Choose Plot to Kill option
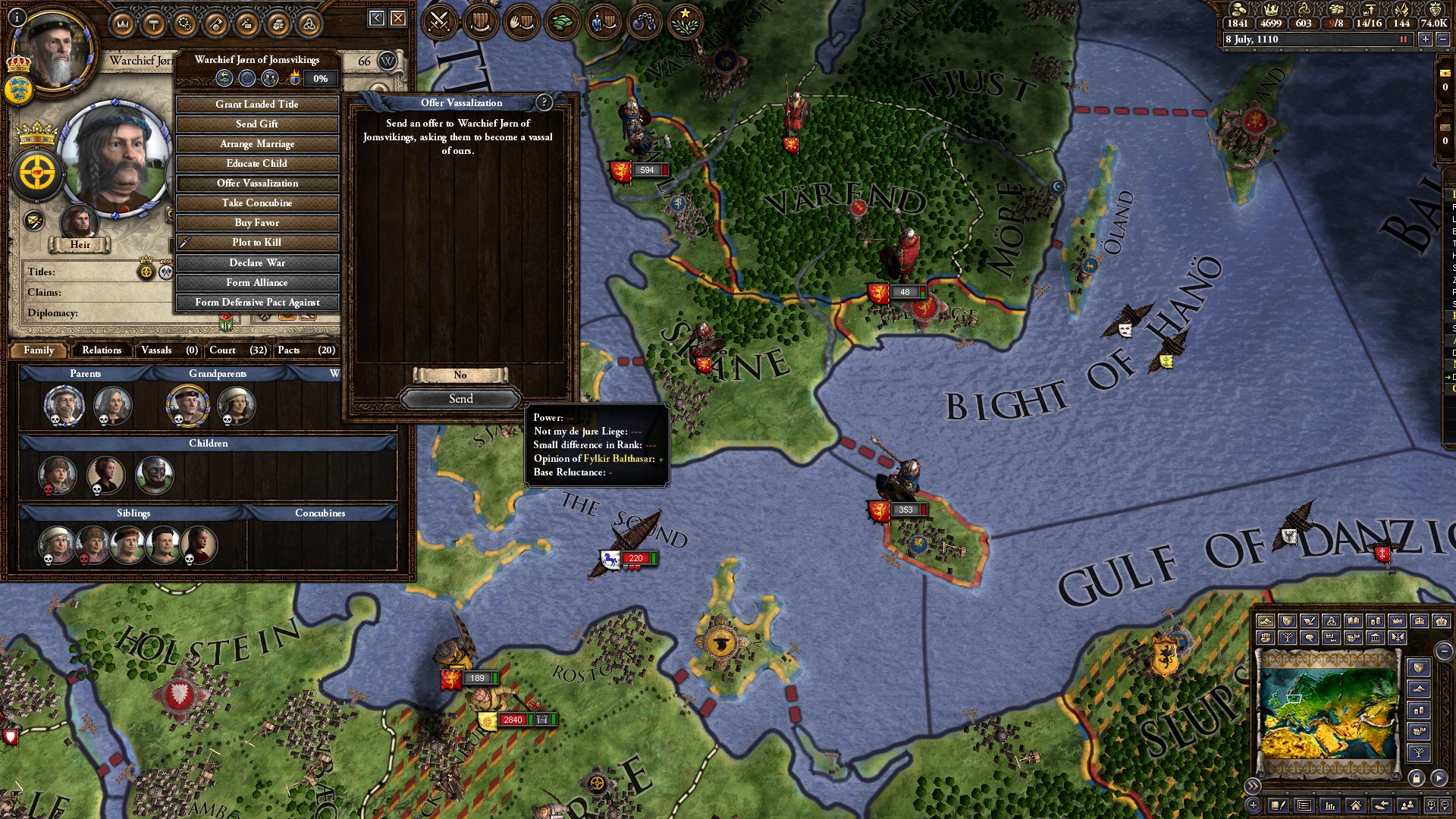The height and width of the screenshot is (819, 1456). (x=256, y=243)
